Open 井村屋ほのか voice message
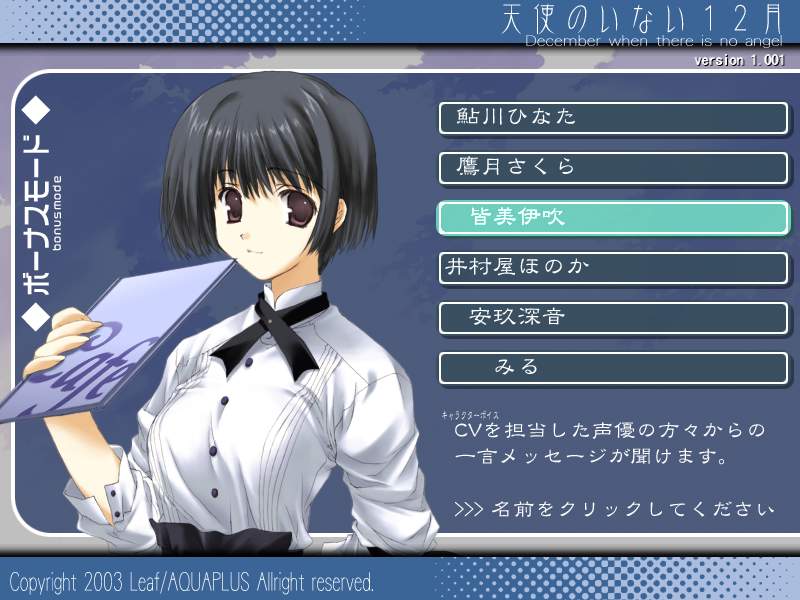Screen dimensions: 800x600 tap(613, 268)
